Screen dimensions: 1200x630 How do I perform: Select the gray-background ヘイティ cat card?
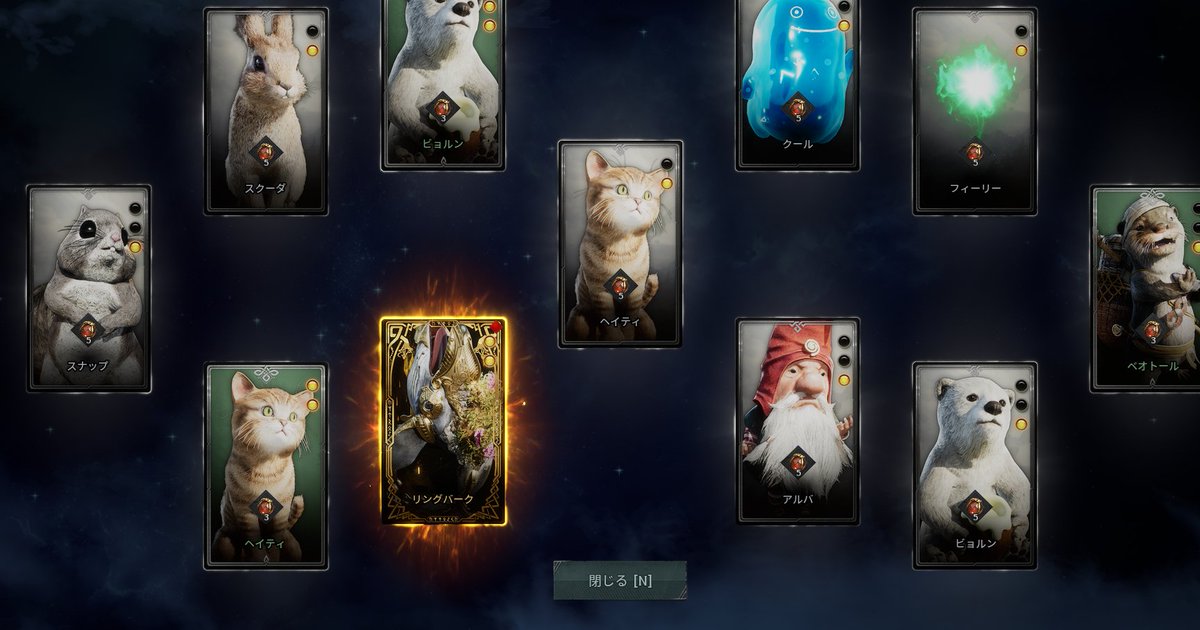point(620,243)
